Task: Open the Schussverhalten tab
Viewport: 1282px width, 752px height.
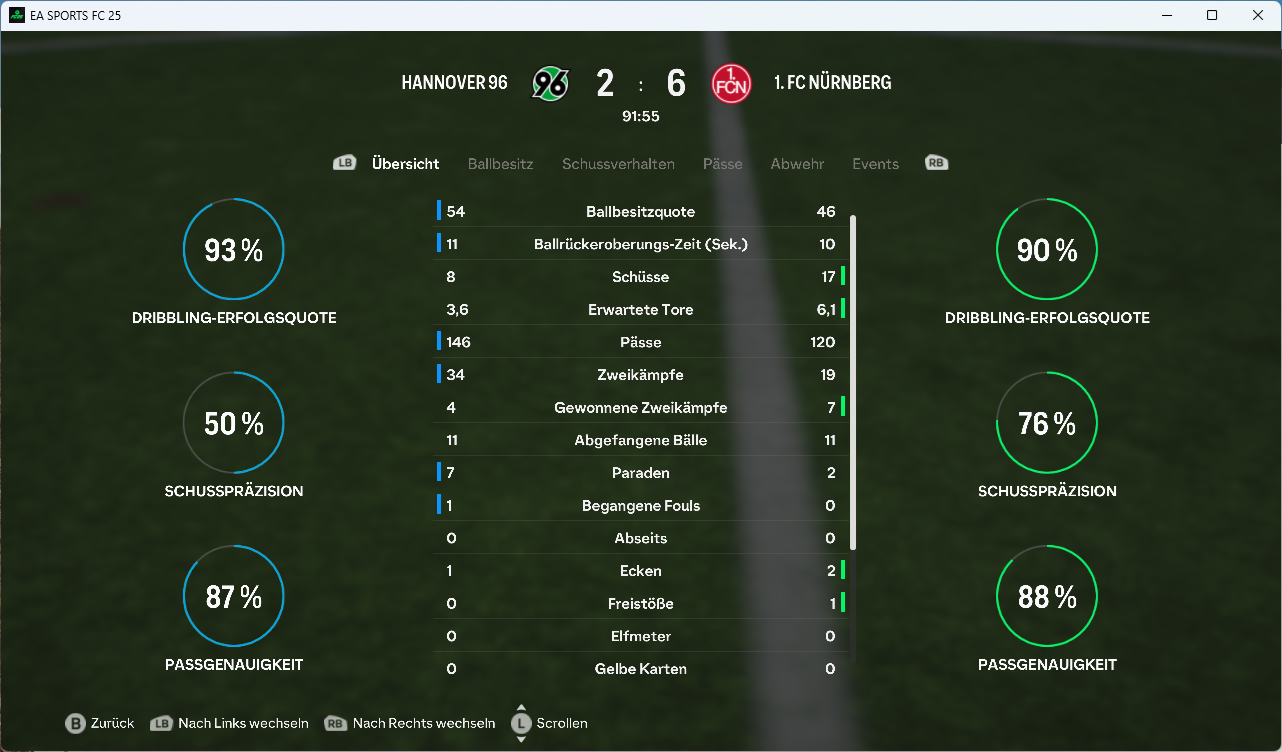Action: (x=618, y=164)
